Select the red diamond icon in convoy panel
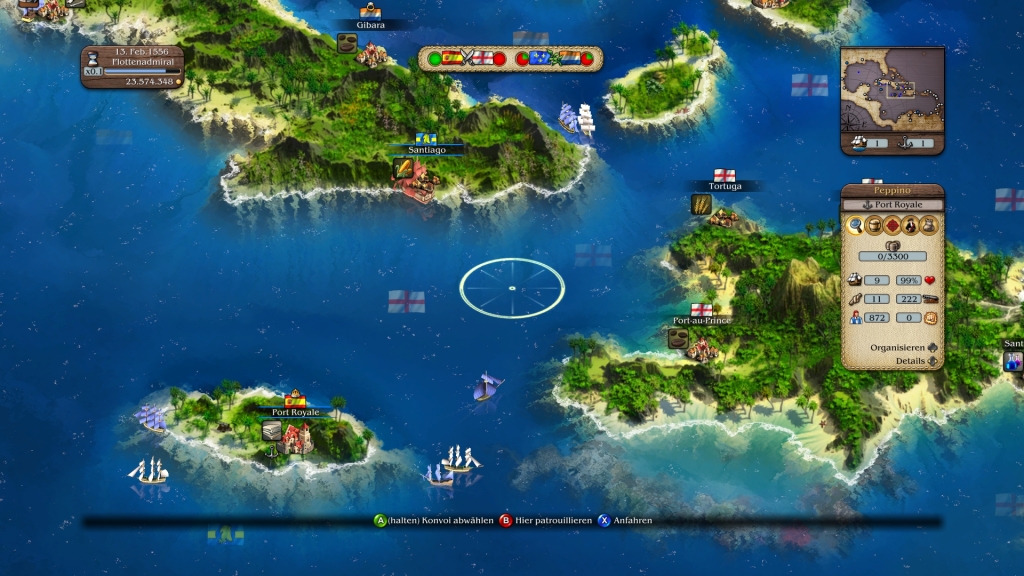This screenshot has width=1024, height=576. point(892,226)
